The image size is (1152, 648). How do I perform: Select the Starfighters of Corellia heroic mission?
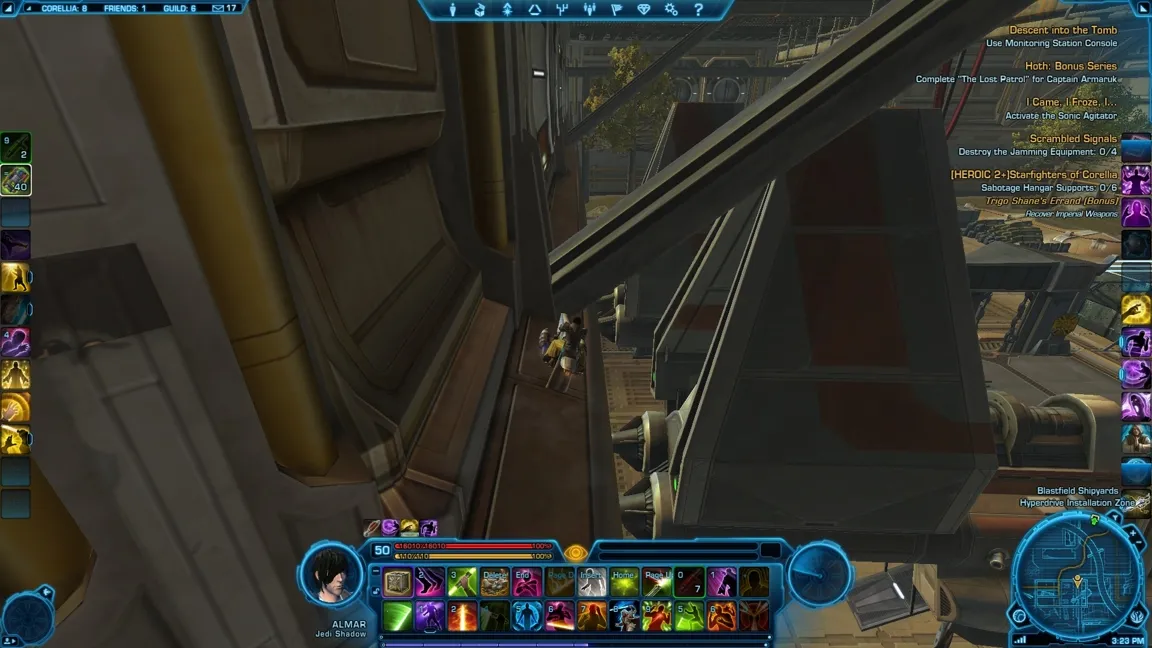[1034, 175]
